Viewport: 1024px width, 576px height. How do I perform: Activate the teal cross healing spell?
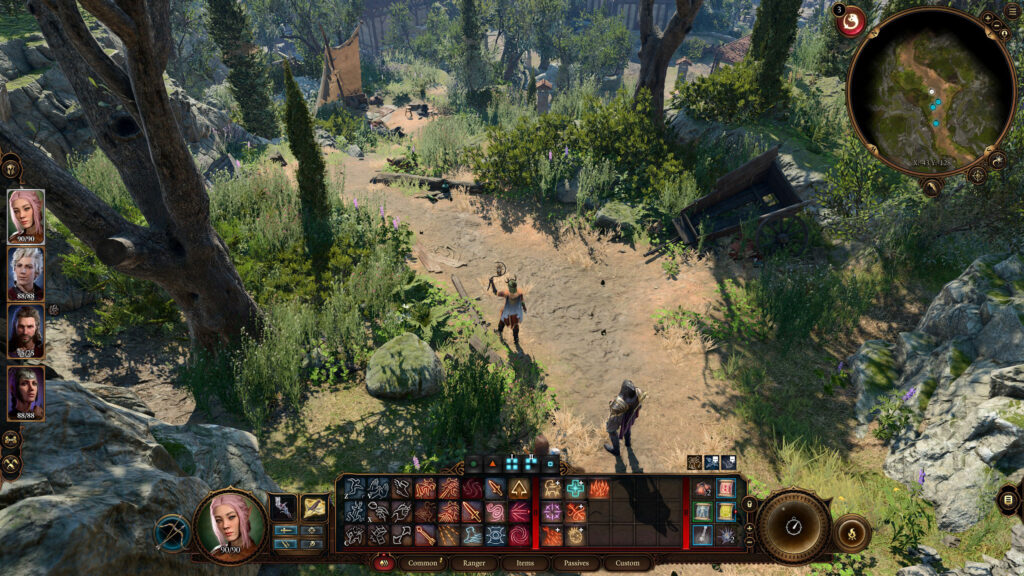coord(576,488)
